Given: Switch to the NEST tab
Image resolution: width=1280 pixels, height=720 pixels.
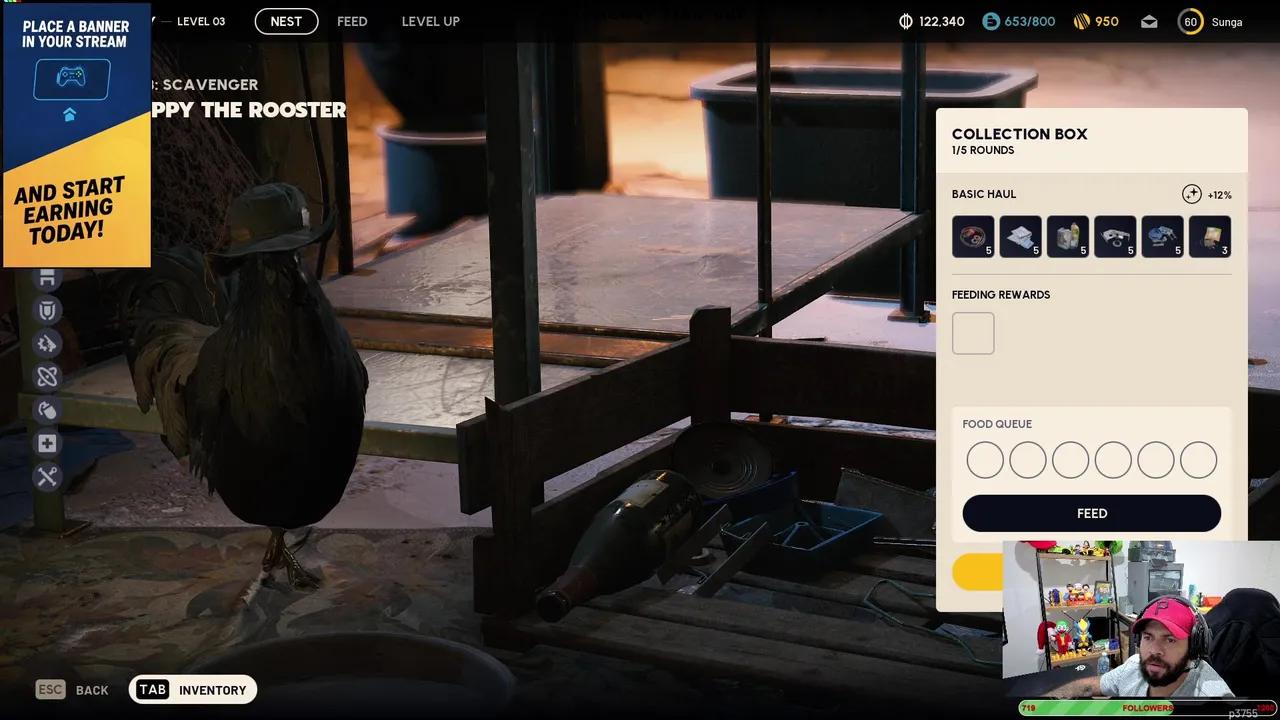Looking at the screenshot, I should [286, 20].
